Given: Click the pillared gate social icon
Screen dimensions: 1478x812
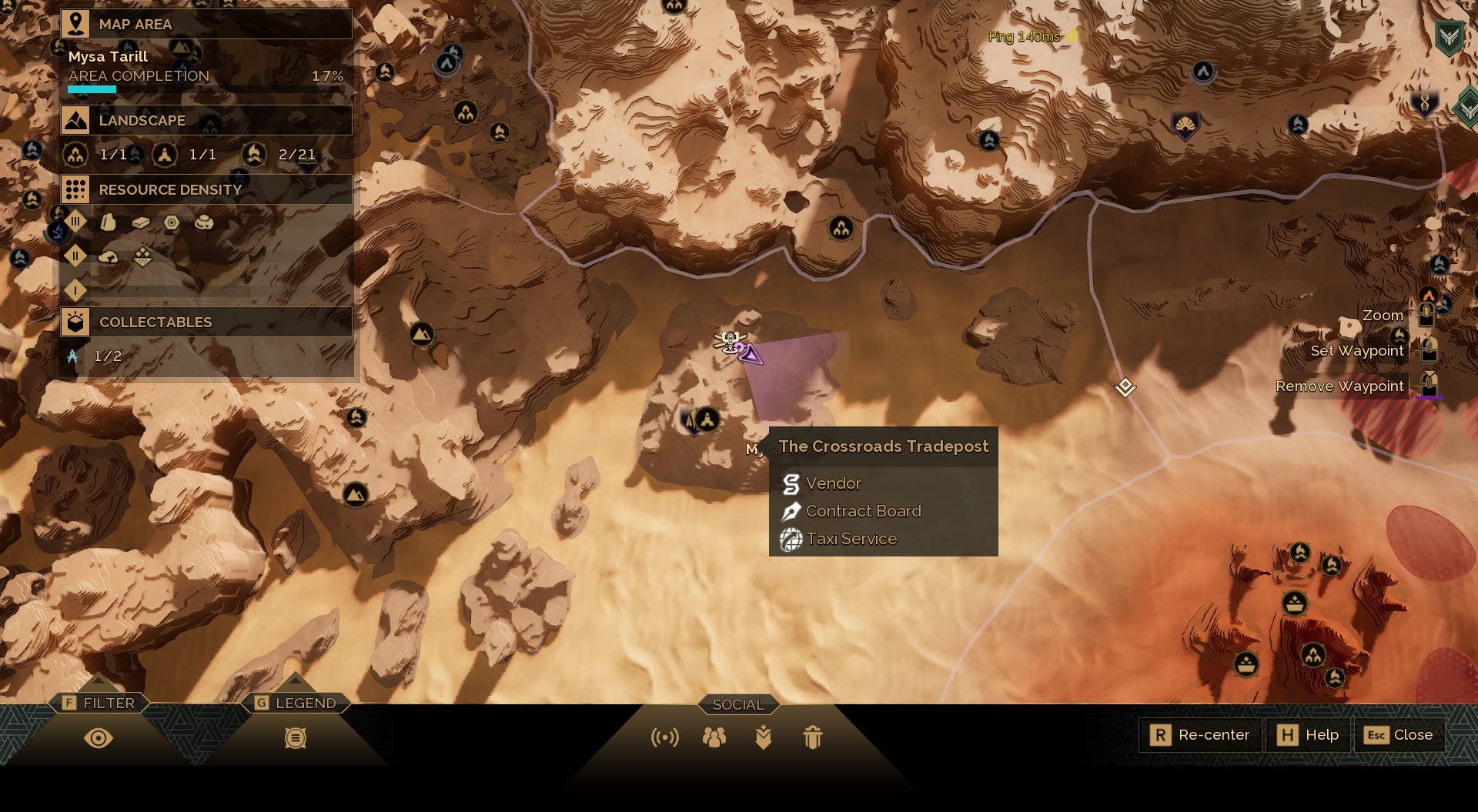Looking at the screenshot, I should (813, 738).
